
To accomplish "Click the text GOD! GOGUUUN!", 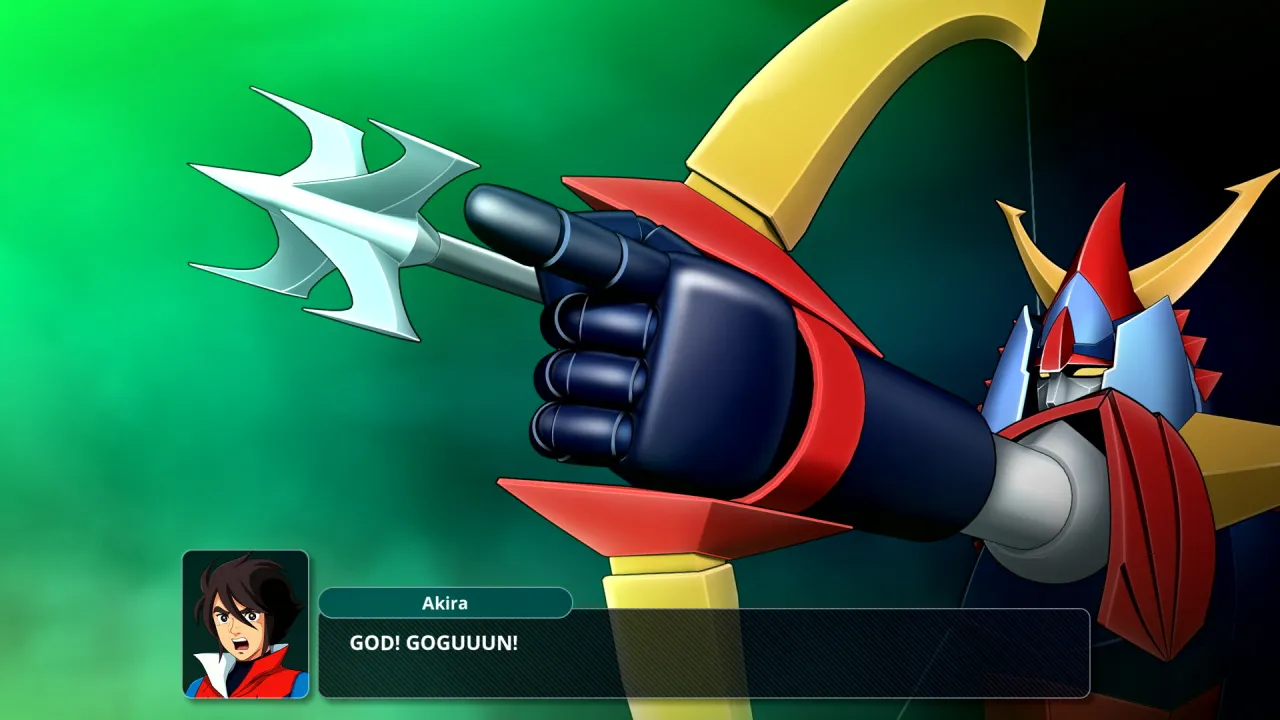I will [432, 641].
